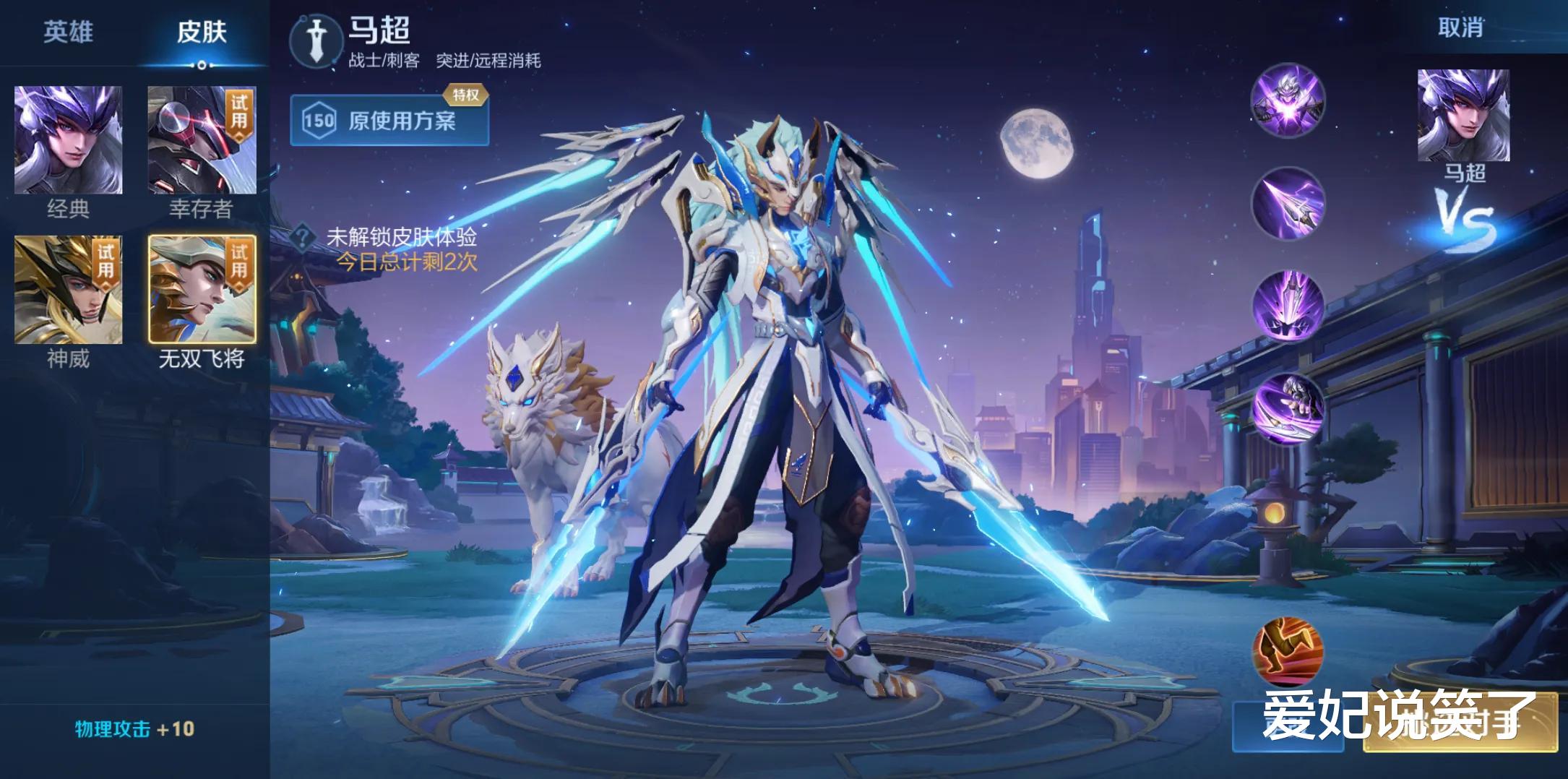The image size is (1568, 779).
Task: Click the gold 挑选对手 button
Action: point(1460,721)
